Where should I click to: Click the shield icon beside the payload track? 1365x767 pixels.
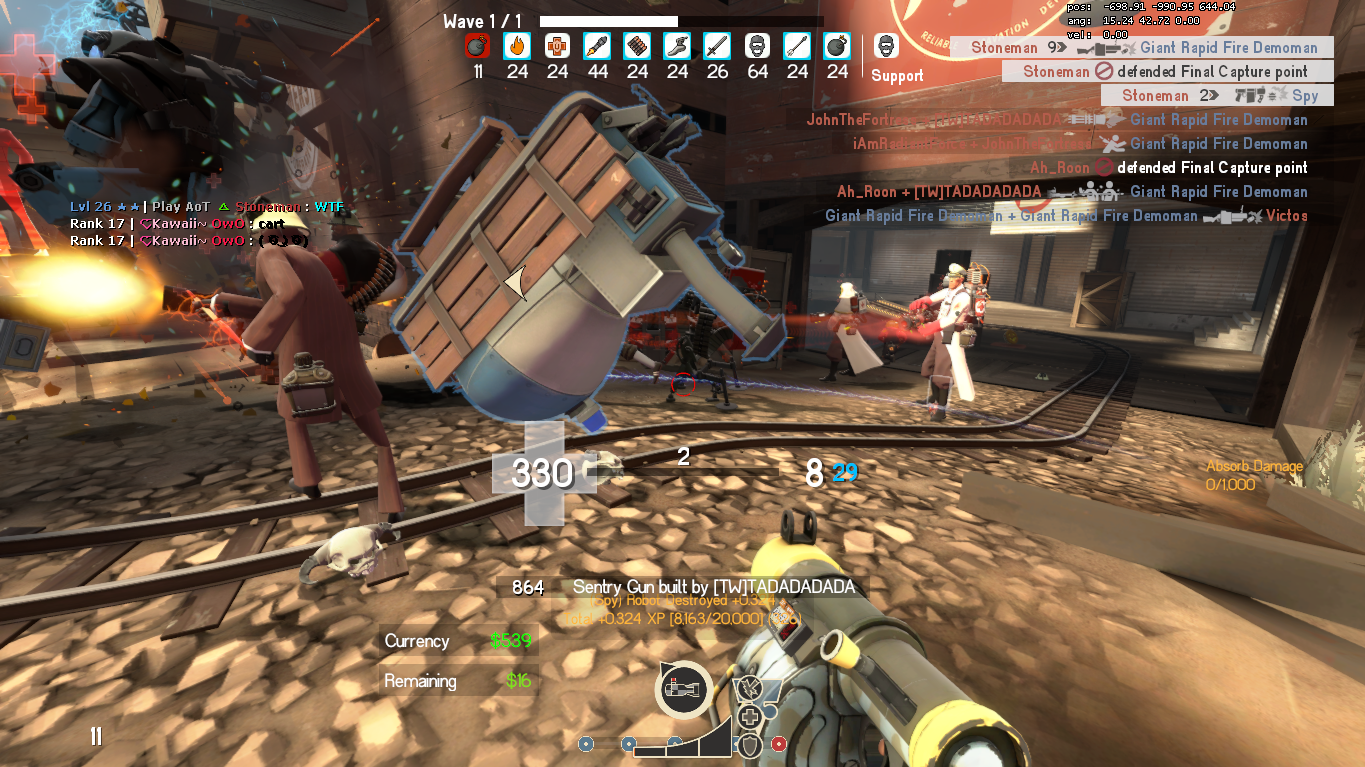[748, 744]
